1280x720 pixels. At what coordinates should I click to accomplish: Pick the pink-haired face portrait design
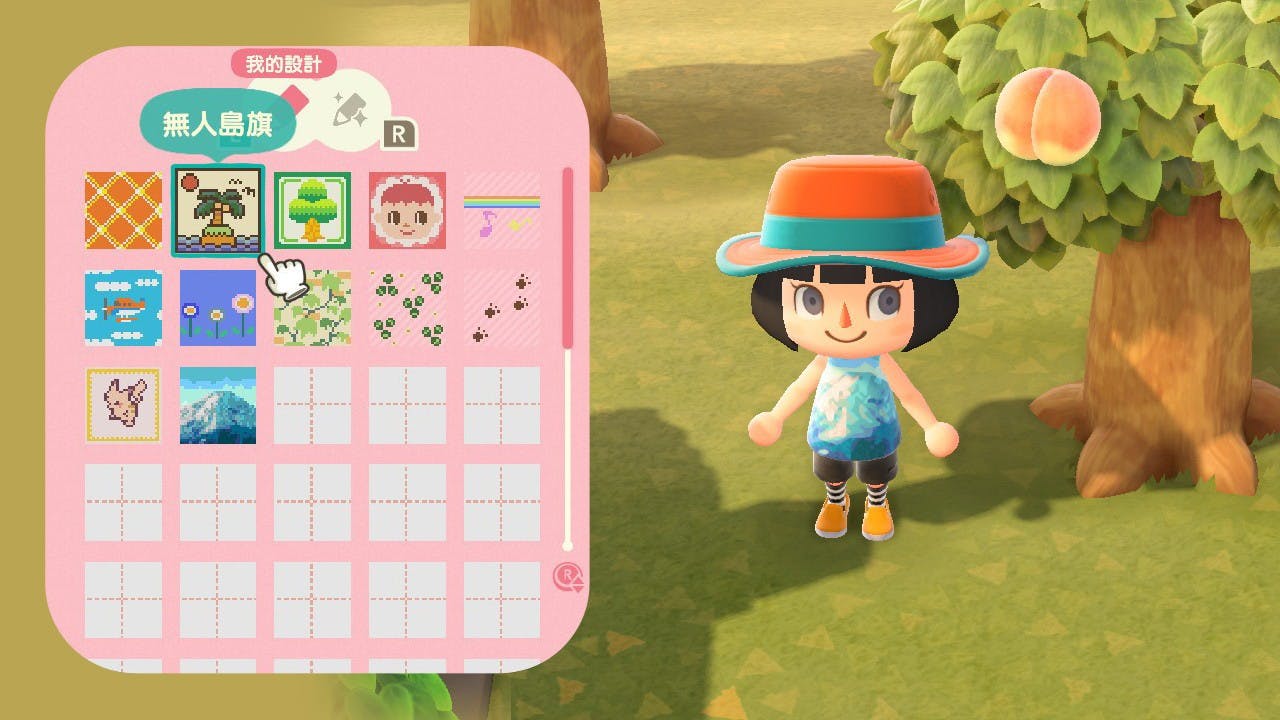(x=407, y=210)
